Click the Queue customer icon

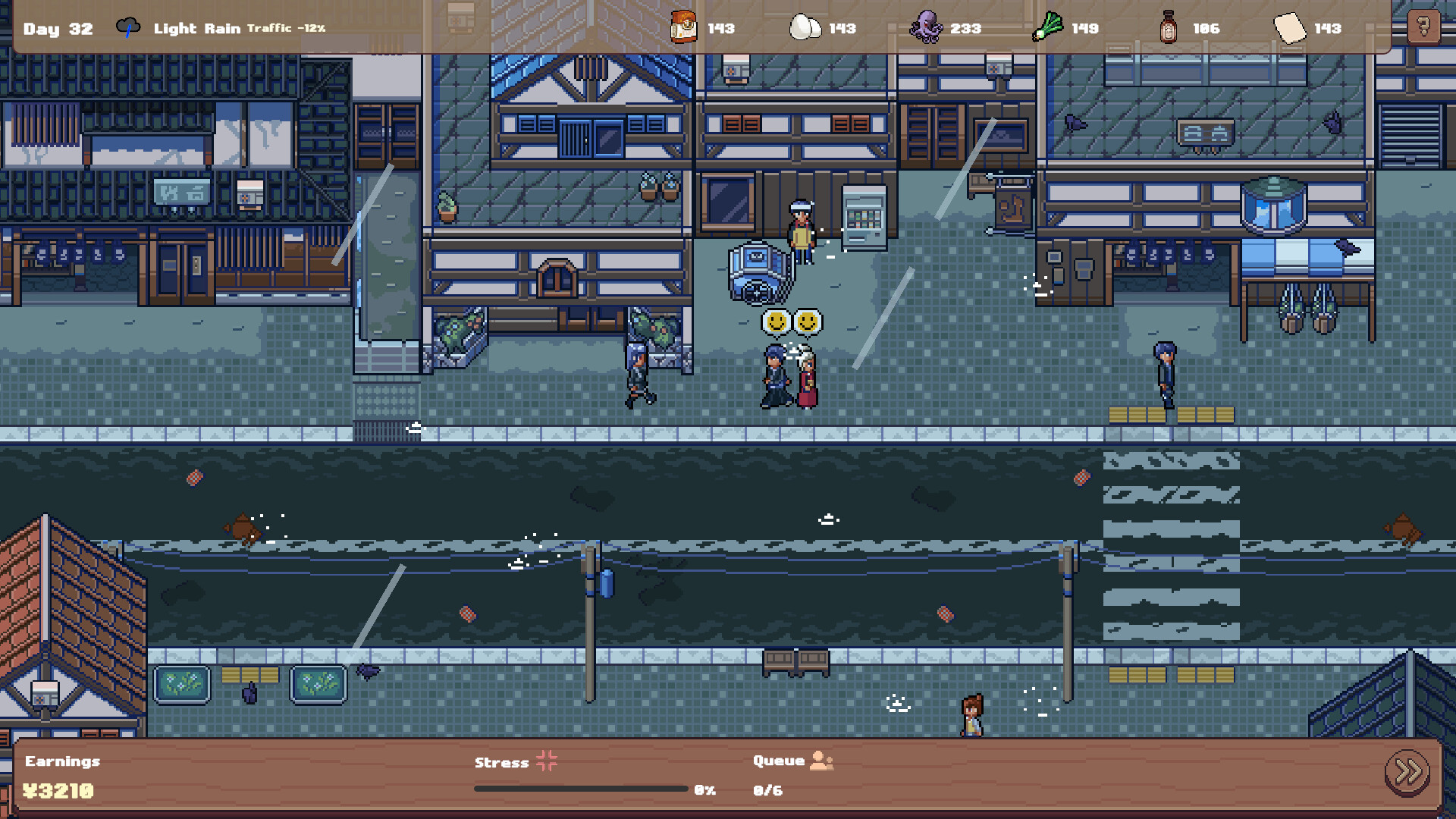coord(821,761)
